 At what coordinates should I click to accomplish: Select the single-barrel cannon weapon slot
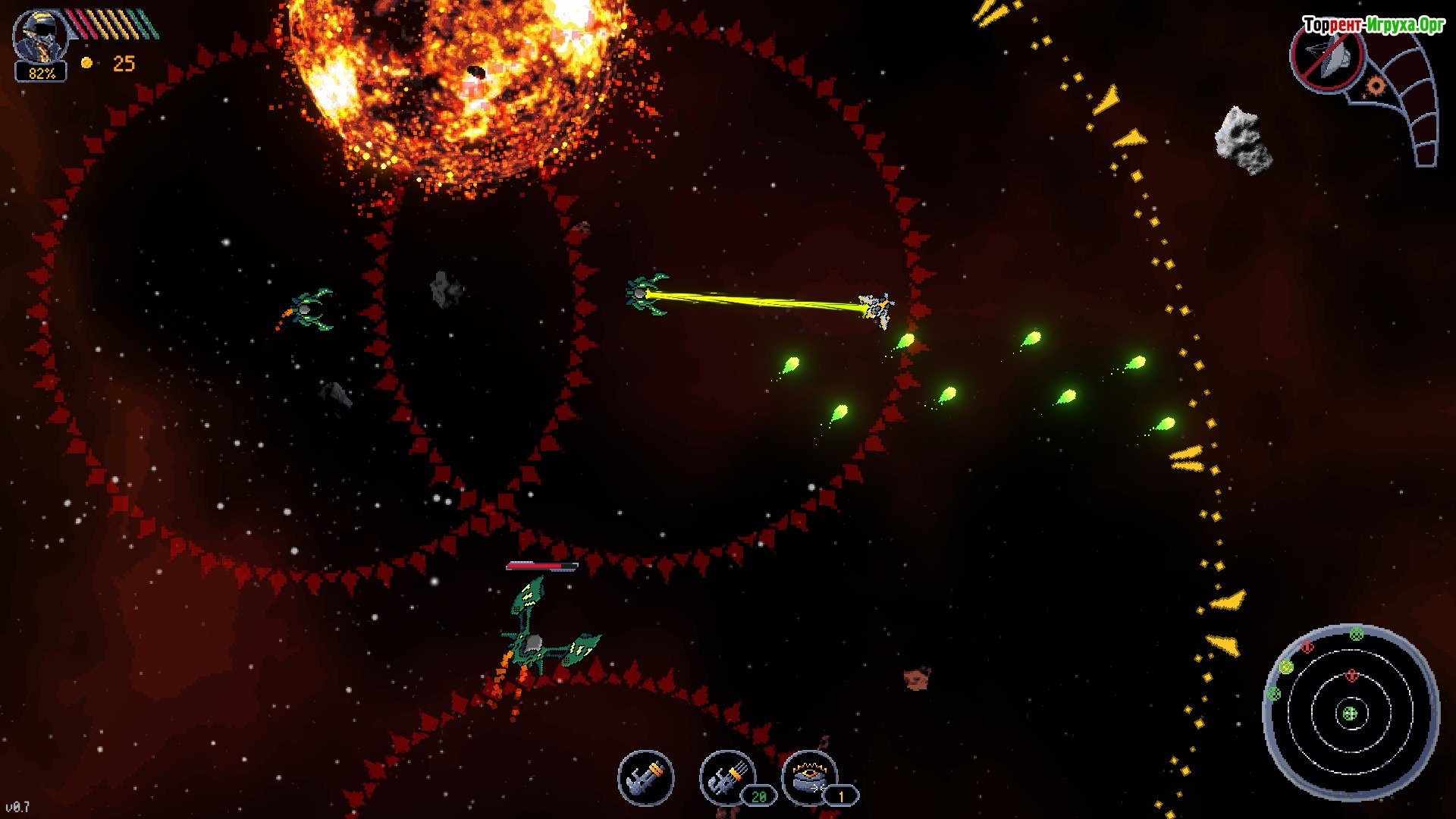[x=645, y=777]
